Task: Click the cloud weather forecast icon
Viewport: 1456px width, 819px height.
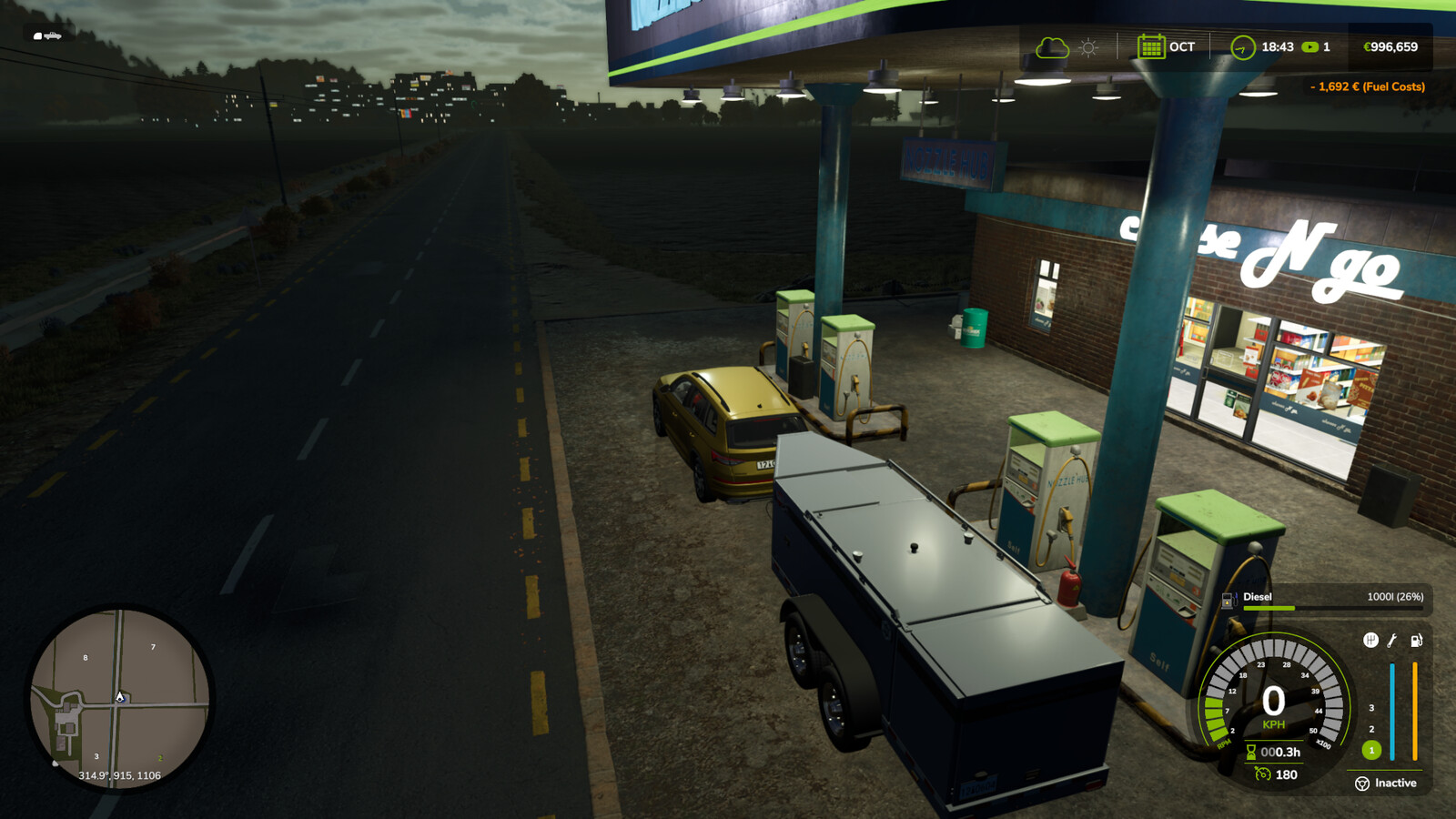Action: (x=1051, y=46)
